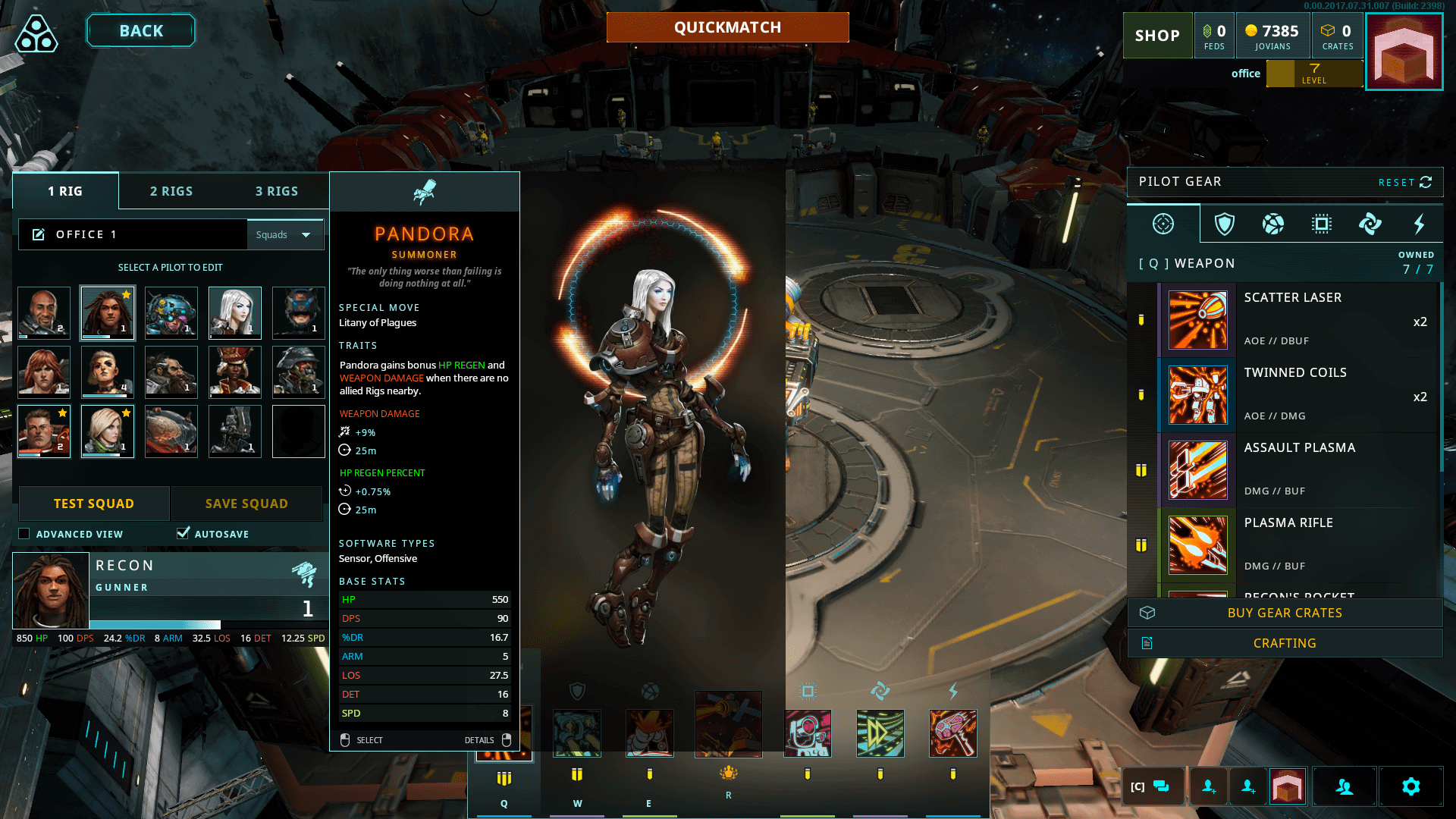This screenshot has width=1456, height=819.
Task: Switch to the shield gear category tab
Action: click(1224, 224)
